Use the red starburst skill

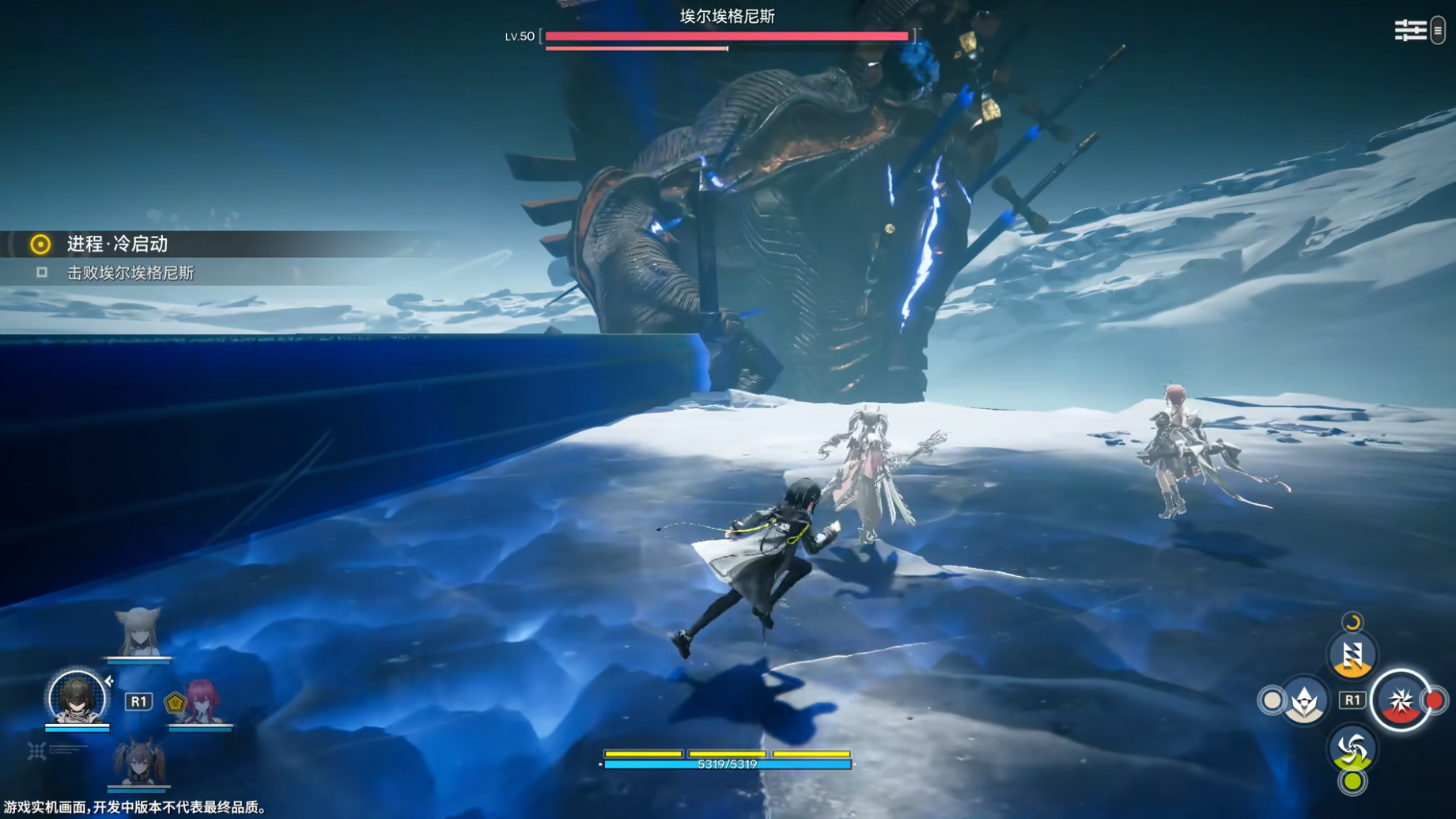tap(1401, 700)
